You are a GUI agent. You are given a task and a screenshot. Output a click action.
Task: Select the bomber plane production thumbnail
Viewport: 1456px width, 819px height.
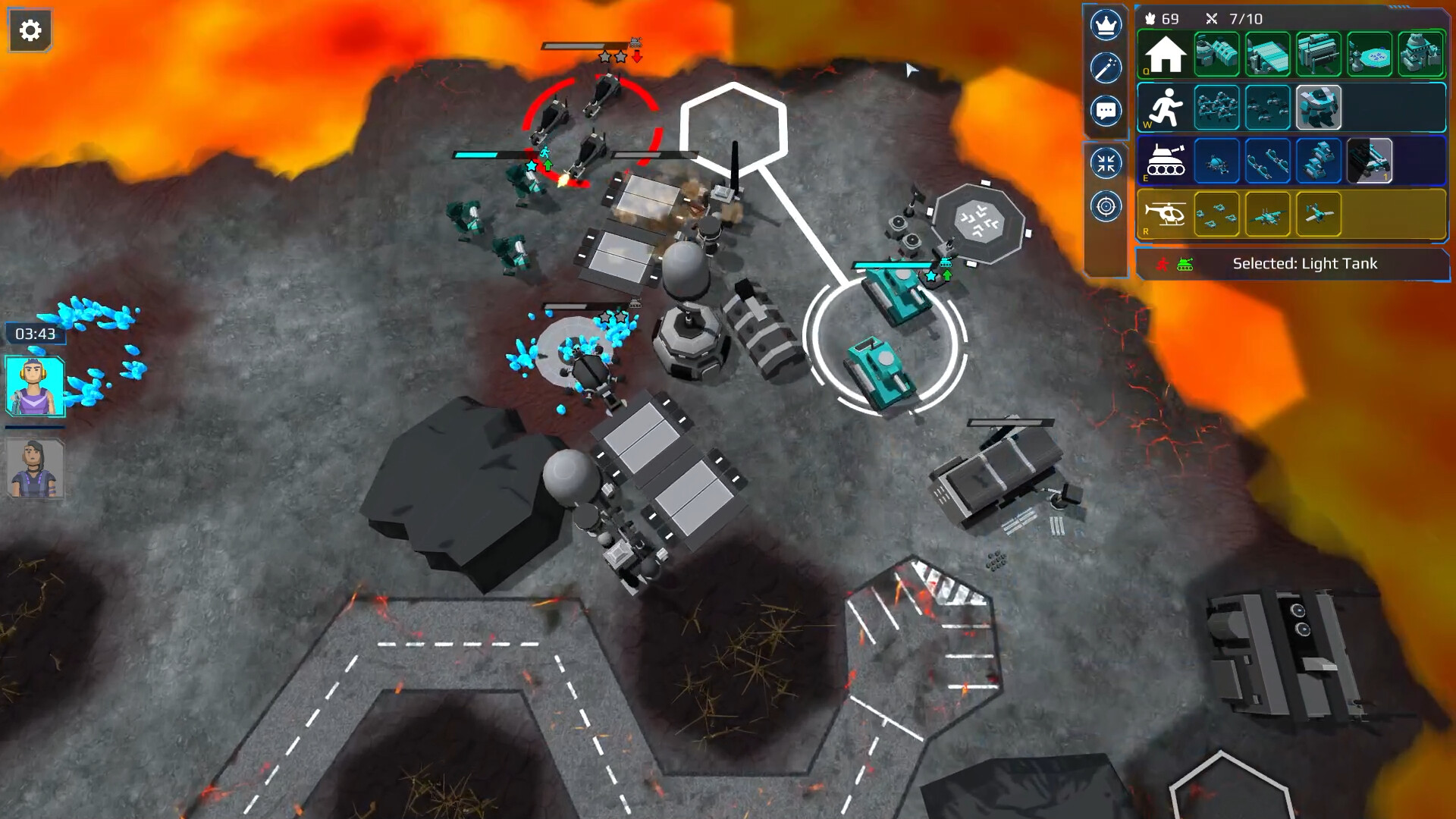1269,216
